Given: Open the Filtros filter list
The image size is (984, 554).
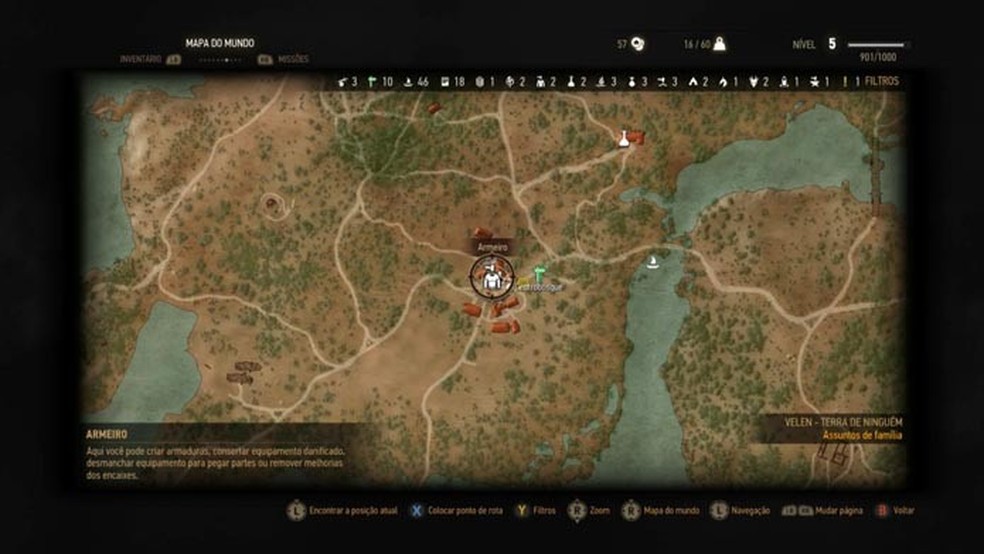Looking at the screenshot, I should click(880, 81).
